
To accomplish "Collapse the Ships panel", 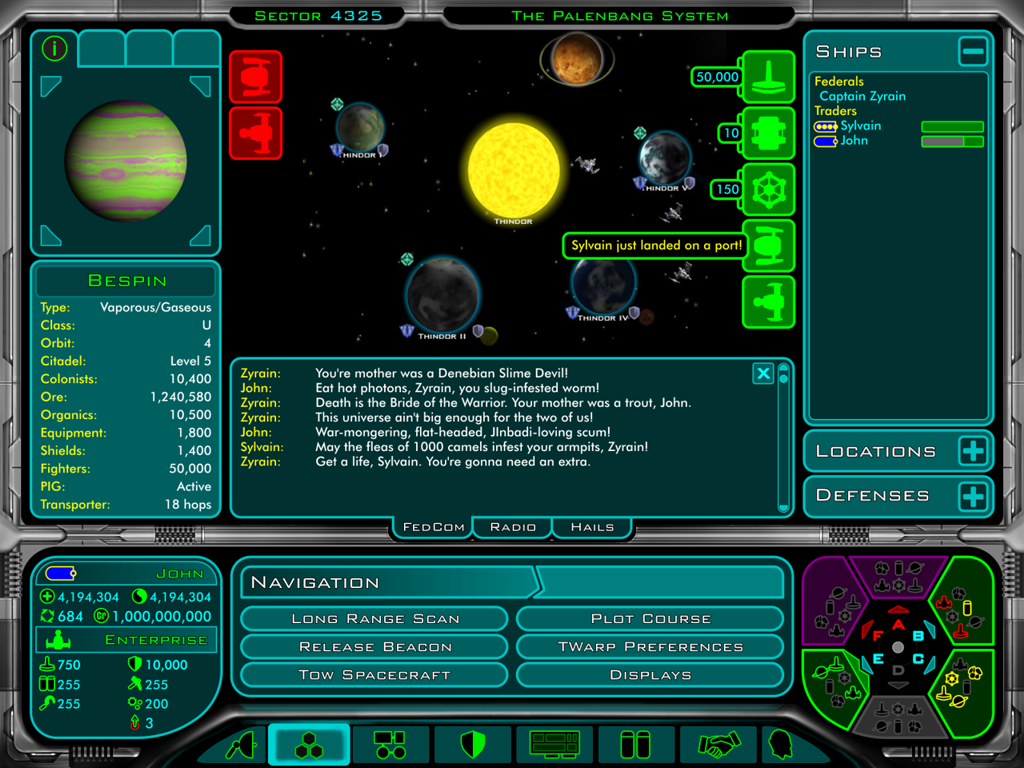I will [972, 51].
